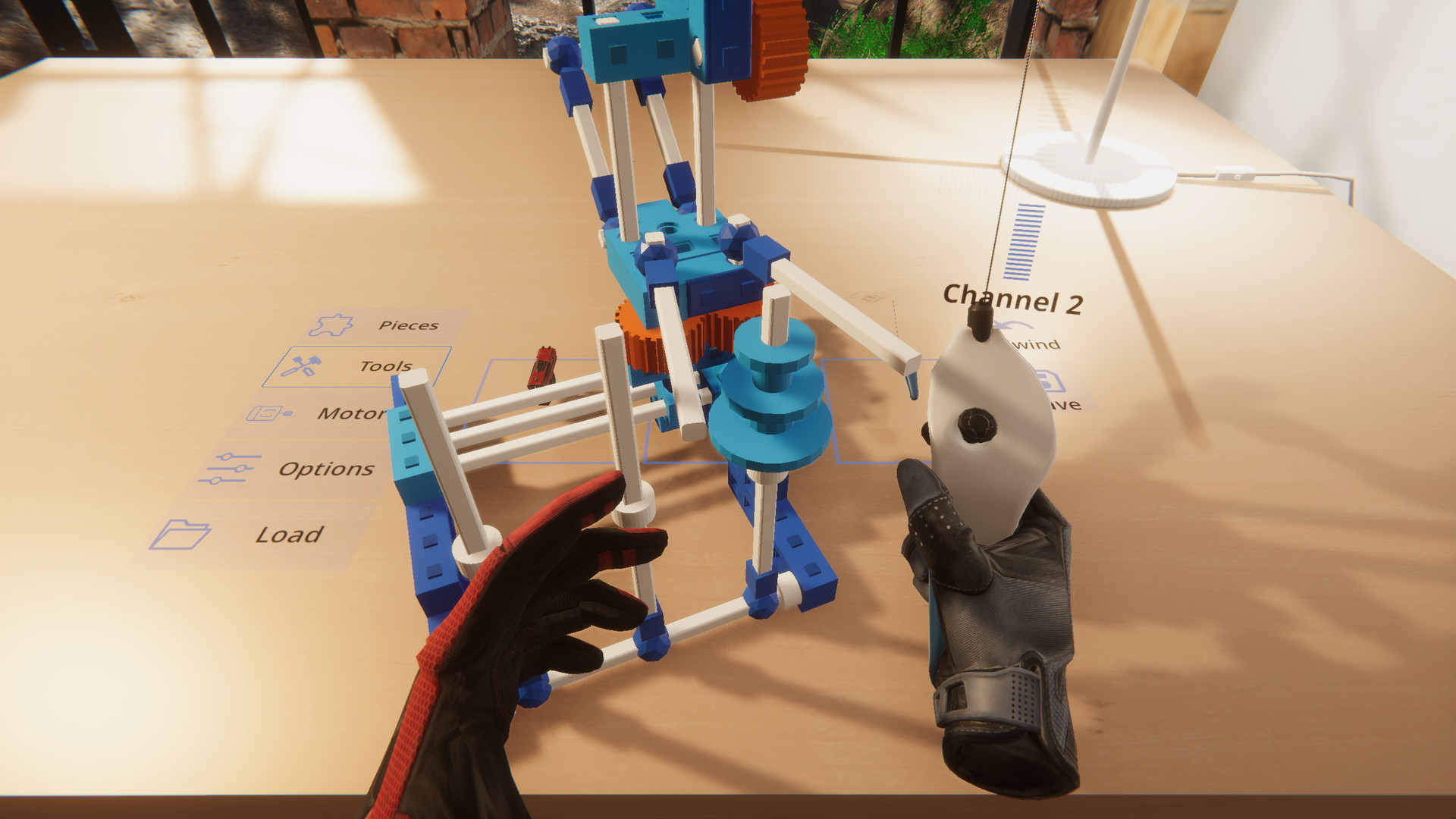Open the Options menu entry
The height and width of the screenshot is (819, 1456).
point(328,469)
